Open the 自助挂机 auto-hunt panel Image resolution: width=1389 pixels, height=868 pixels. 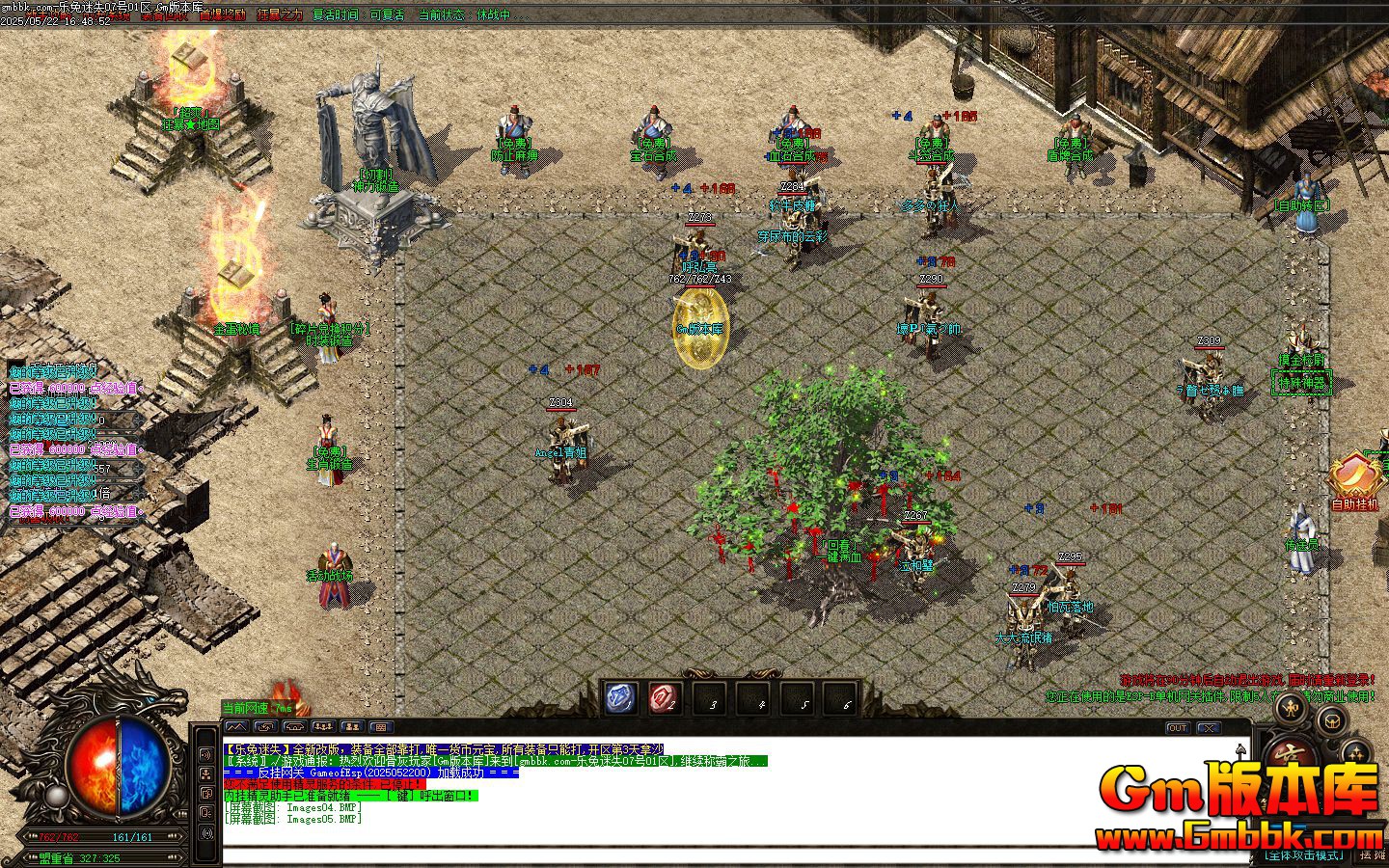[1354, 482]
